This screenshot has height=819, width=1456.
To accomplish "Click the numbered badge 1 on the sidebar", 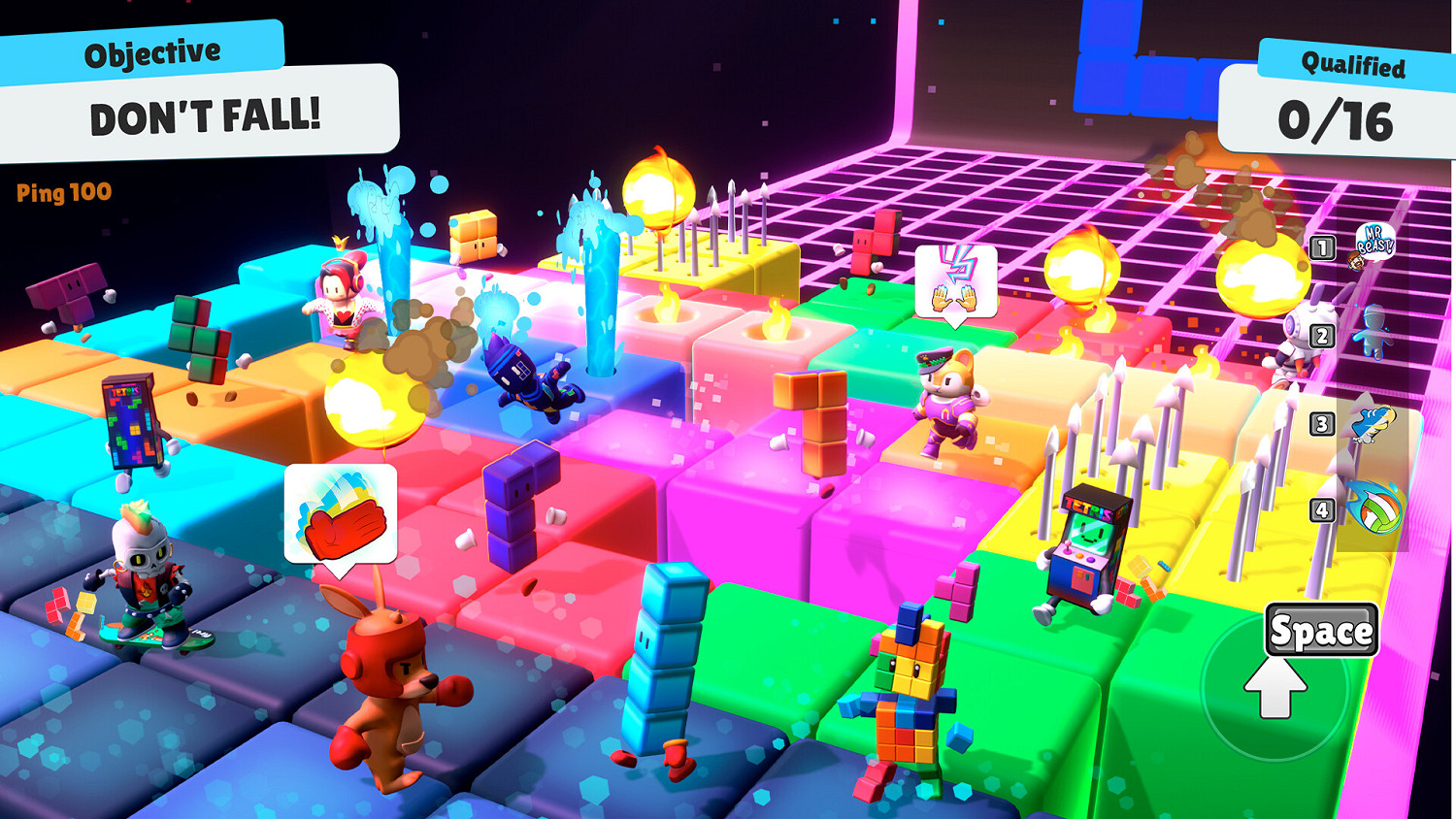I will (x=1323, y=247).
